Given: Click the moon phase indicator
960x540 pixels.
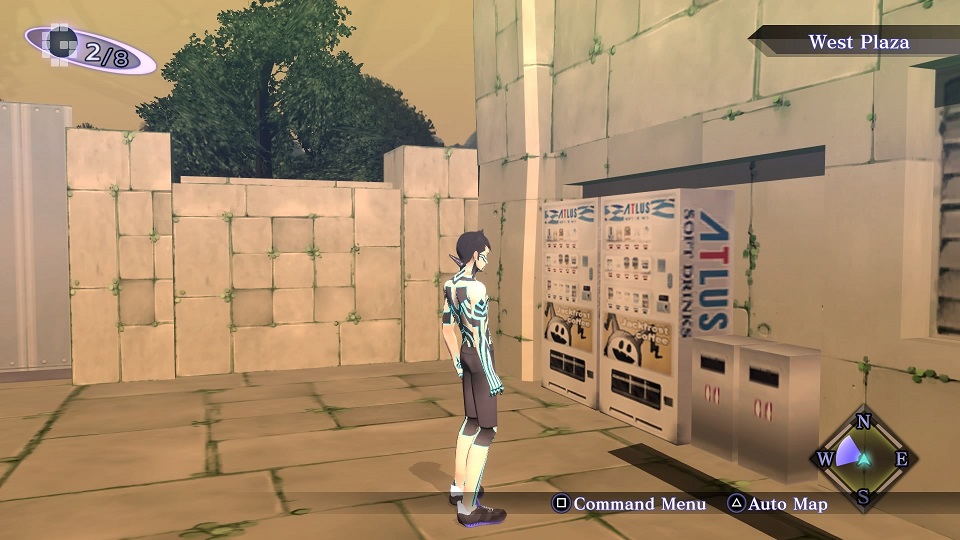Looking at the screenshot, I should coord(90,49).
